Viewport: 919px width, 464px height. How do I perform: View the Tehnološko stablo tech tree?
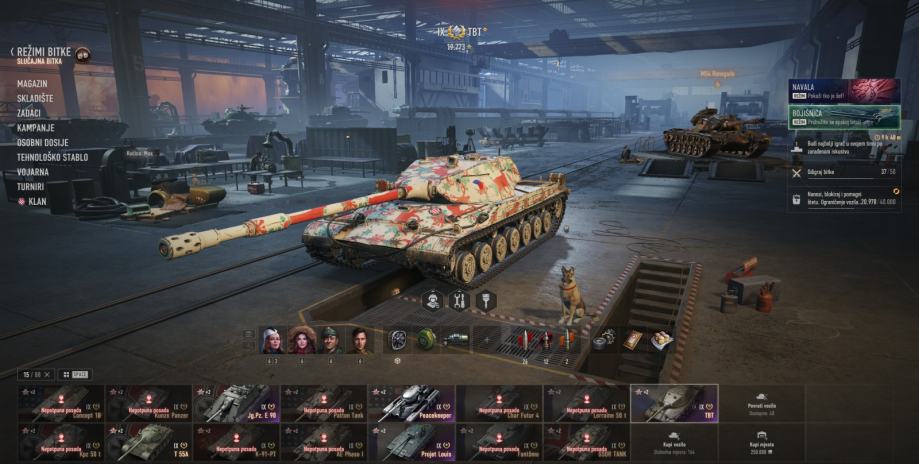(x=52, y=157)
